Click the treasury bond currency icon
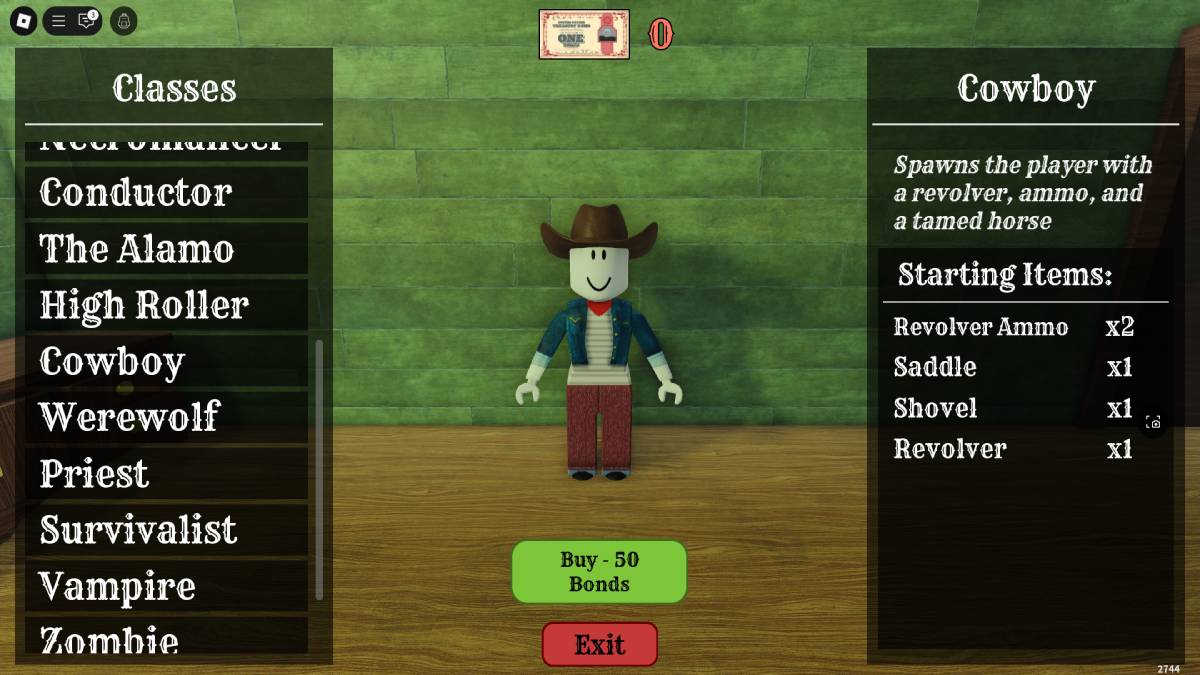Viewport: 1200px width, 675px height. tap(584, 34)
